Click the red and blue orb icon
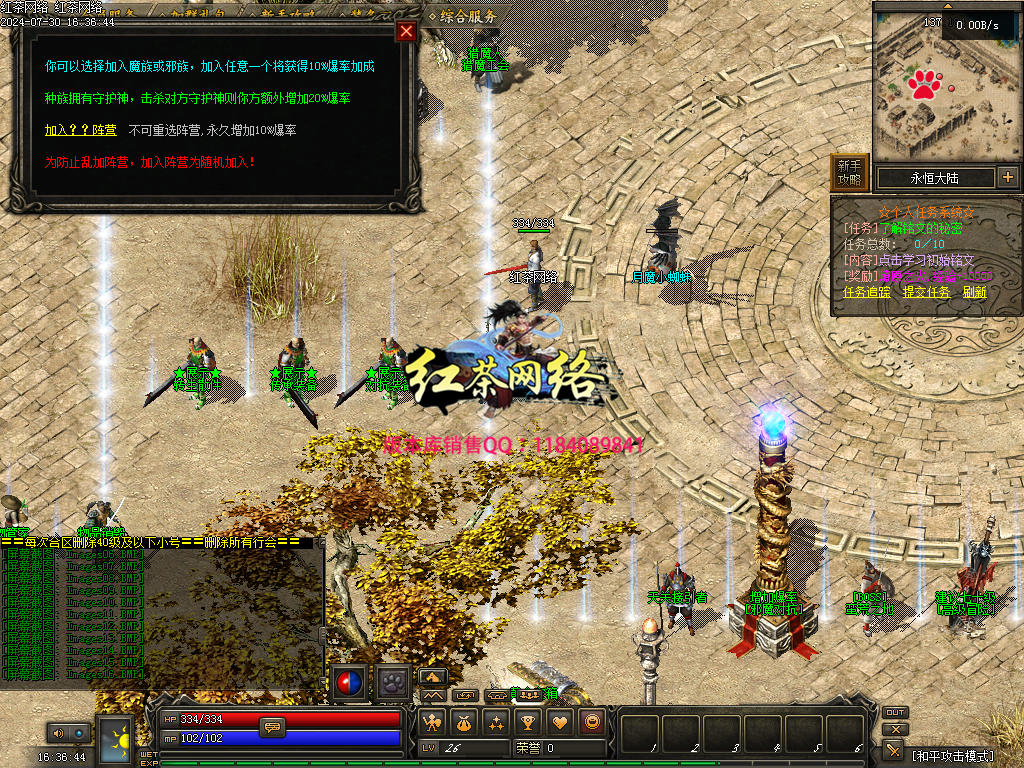 click(349, 680)
